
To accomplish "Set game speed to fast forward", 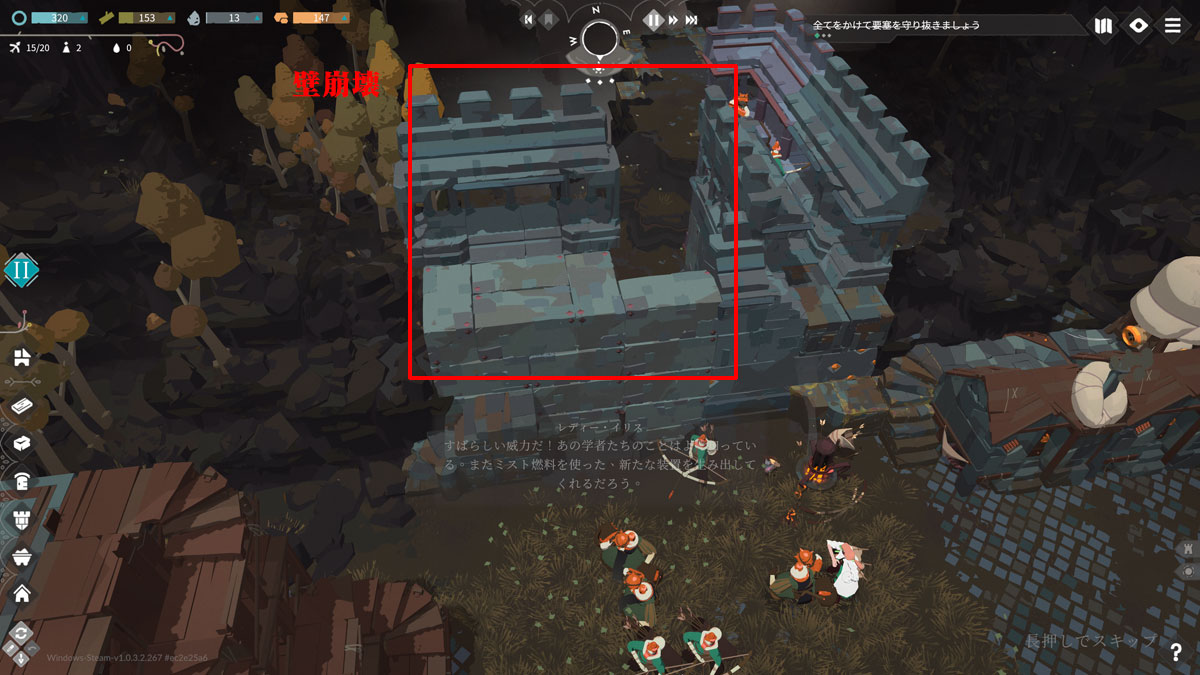I will (674, 19).
